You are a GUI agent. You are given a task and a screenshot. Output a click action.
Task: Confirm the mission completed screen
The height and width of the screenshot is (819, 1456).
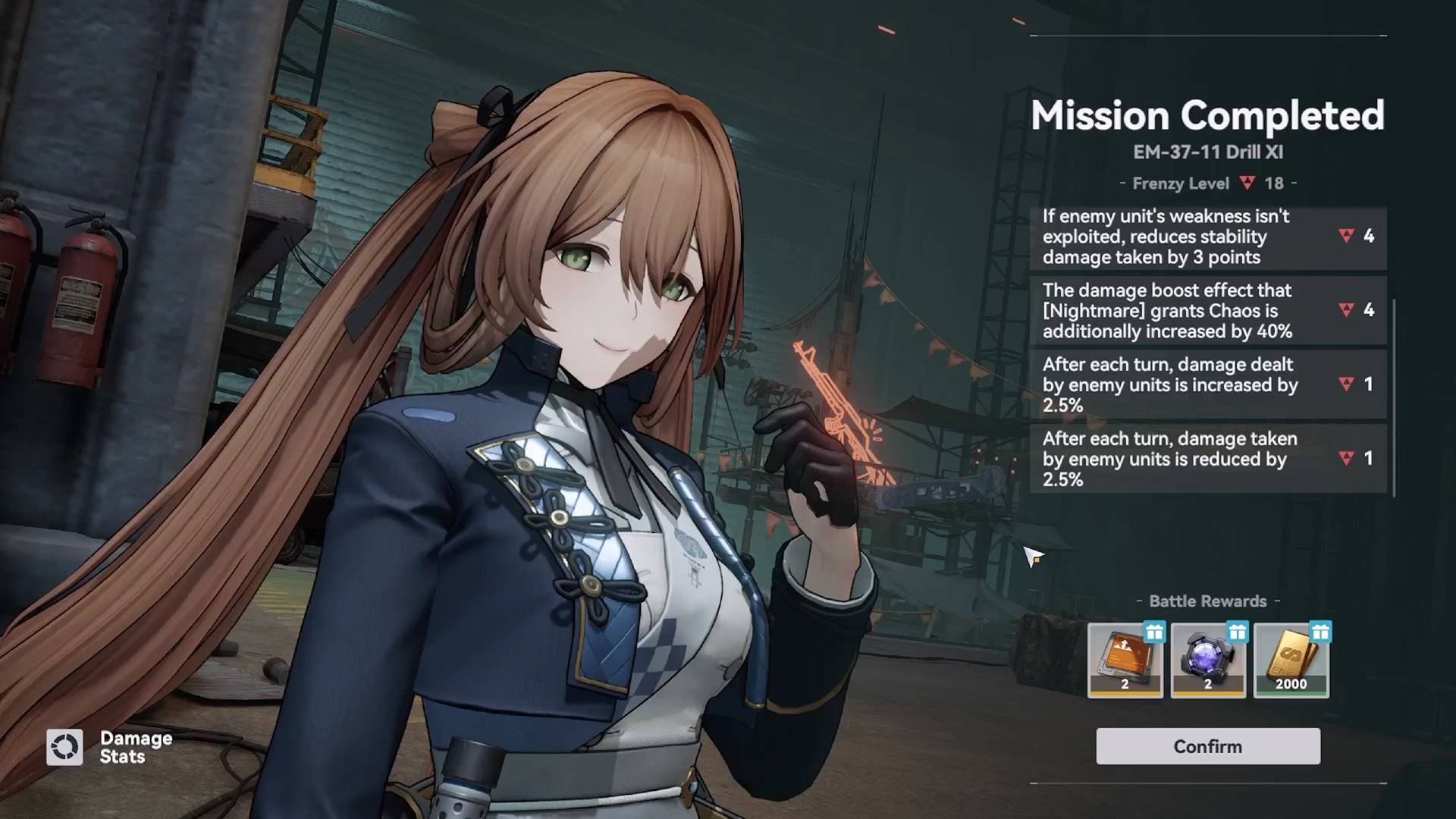tap(1207, 746)
